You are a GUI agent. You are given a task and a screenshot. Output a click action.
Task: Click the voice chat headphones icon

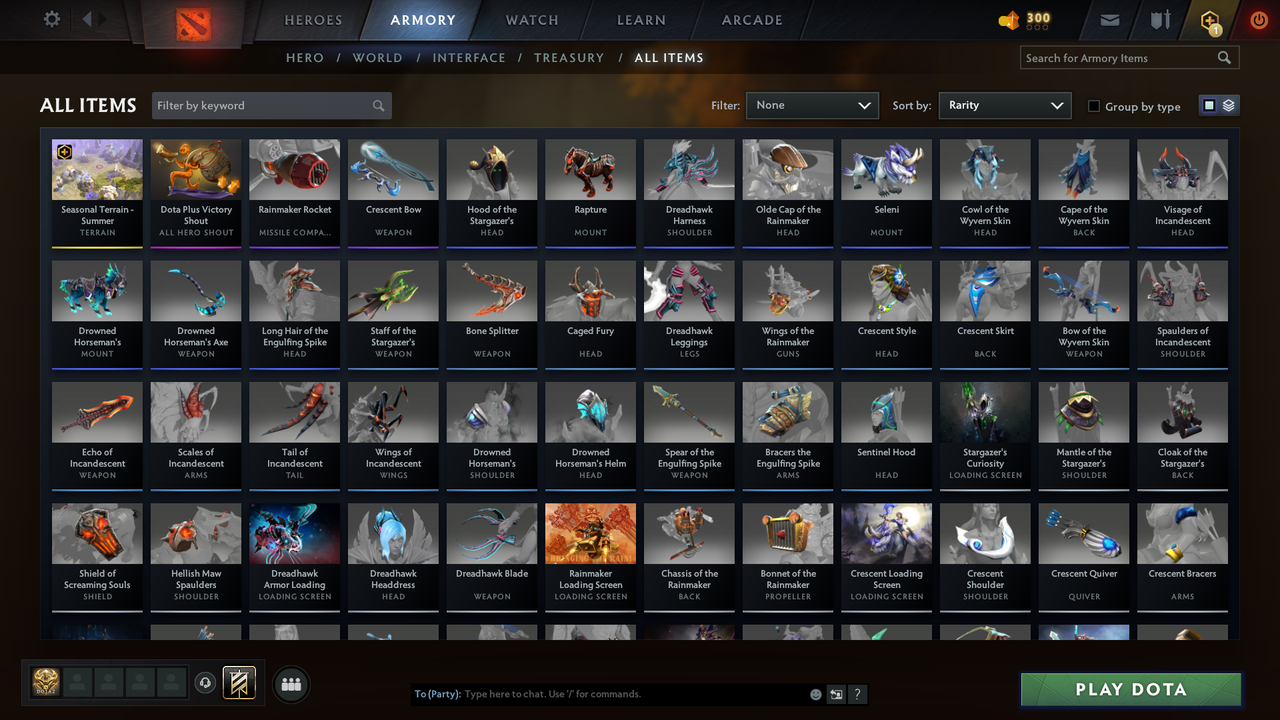point(207,682)
